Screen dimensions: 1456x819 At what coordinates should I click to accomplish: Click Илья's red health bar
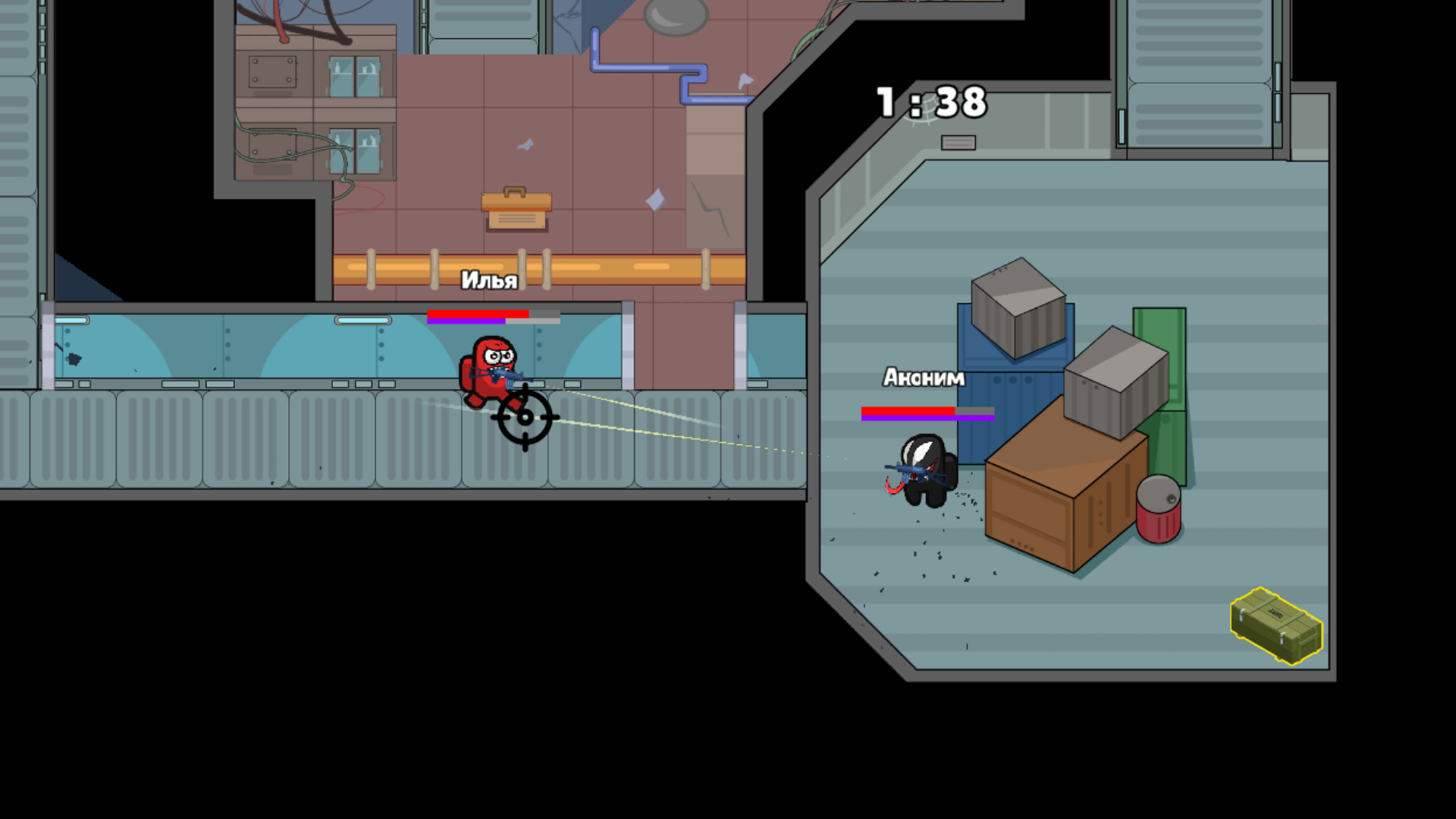(x=478, y=315)
